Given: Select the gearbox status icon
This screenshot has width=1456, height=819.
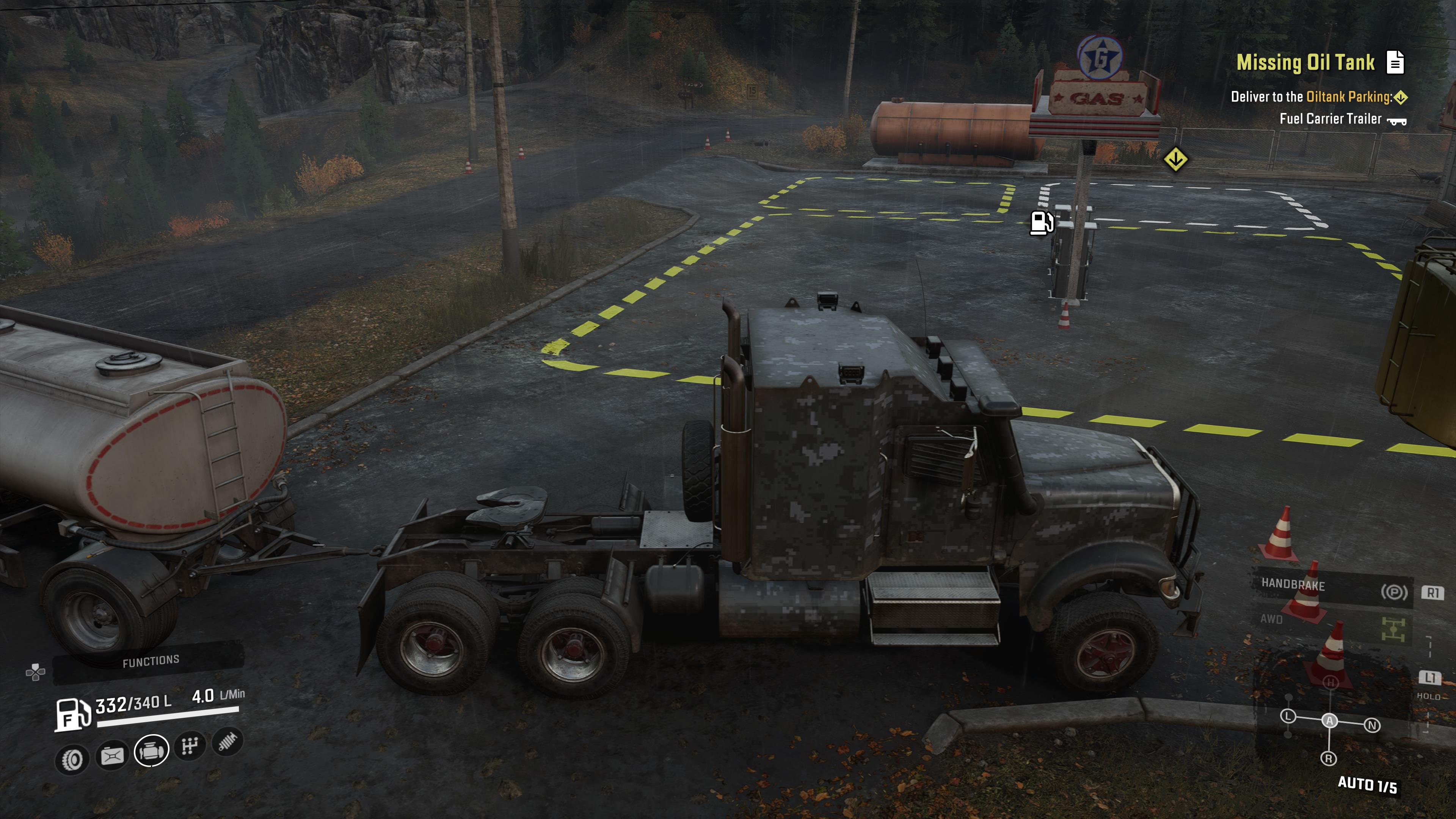Looking at the screenshot, I should [190, 746].
